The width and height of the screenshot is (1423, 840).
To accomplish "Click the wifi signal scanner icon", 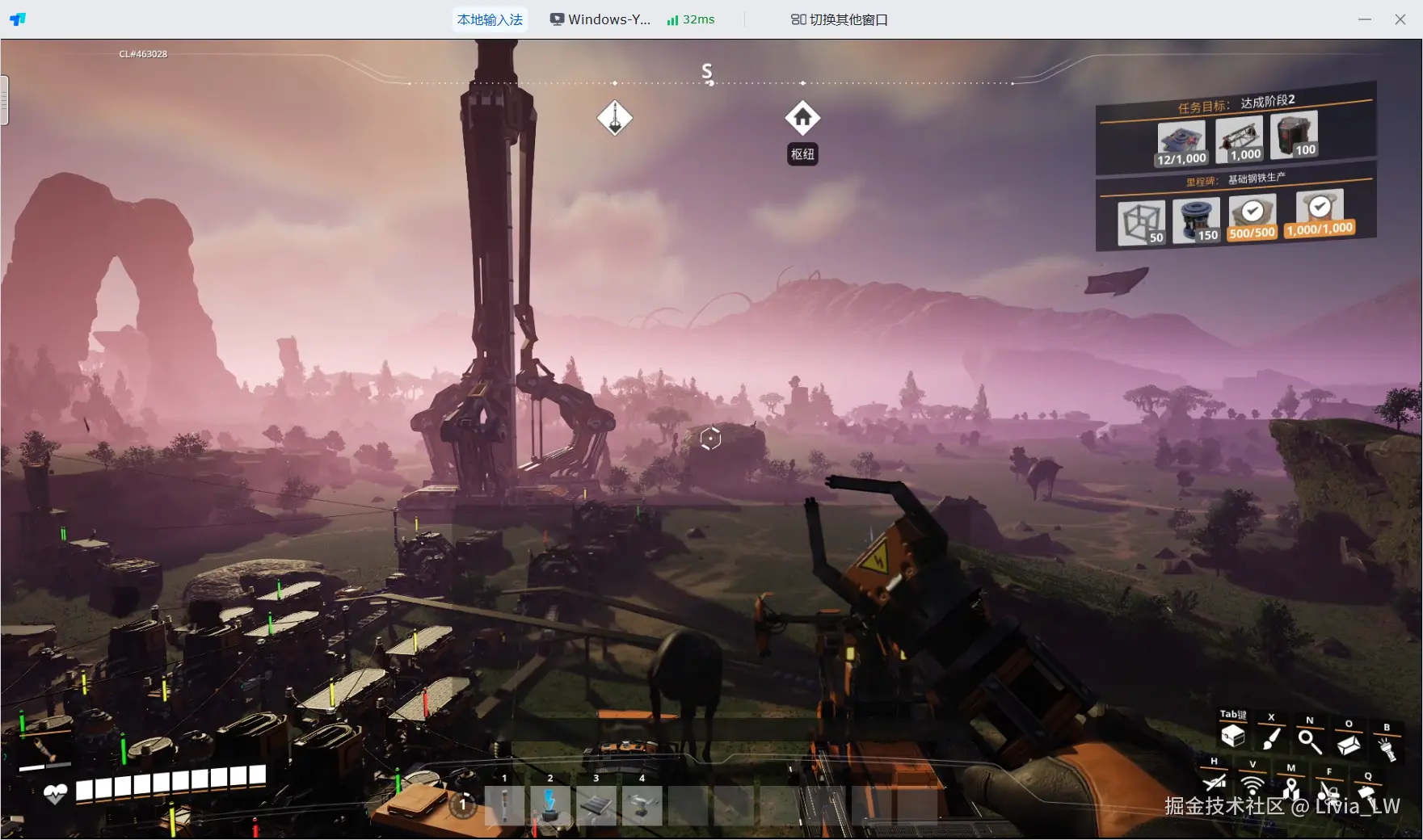I will (x=1252, y=784).
